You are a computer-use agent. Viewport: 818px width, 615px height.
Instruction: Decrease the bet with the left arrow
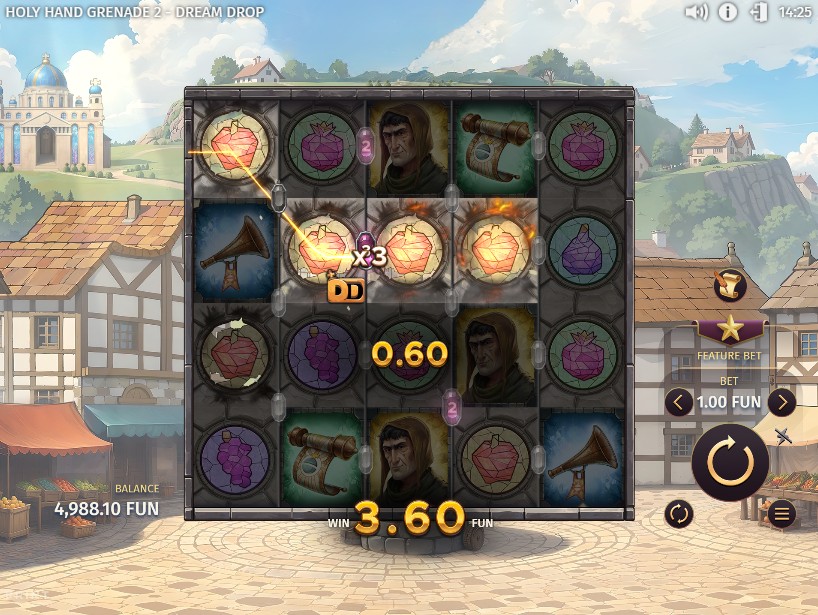(x=679, y=402)
